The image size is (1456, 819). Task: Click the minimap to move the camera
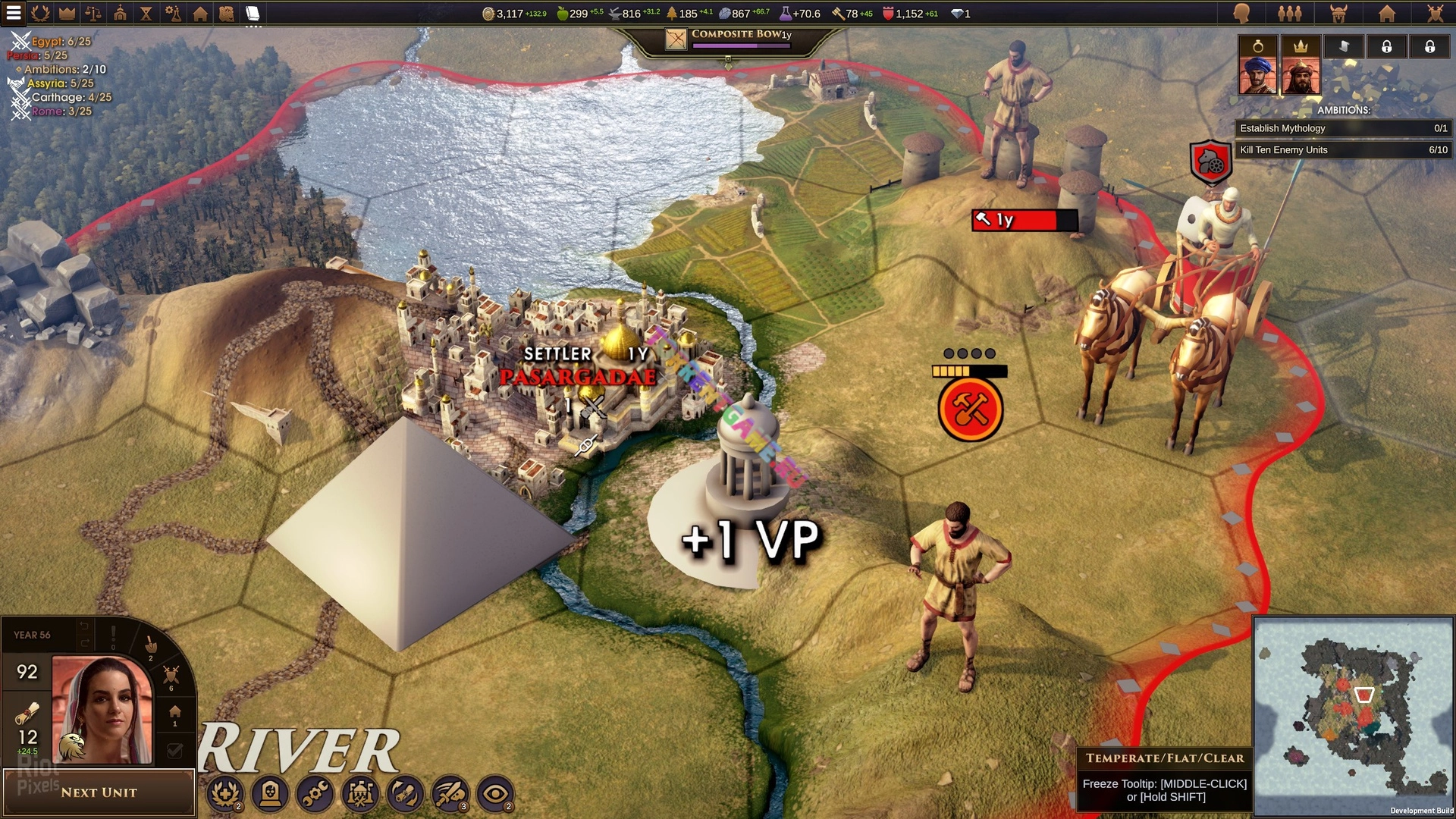coord(1353,715)
